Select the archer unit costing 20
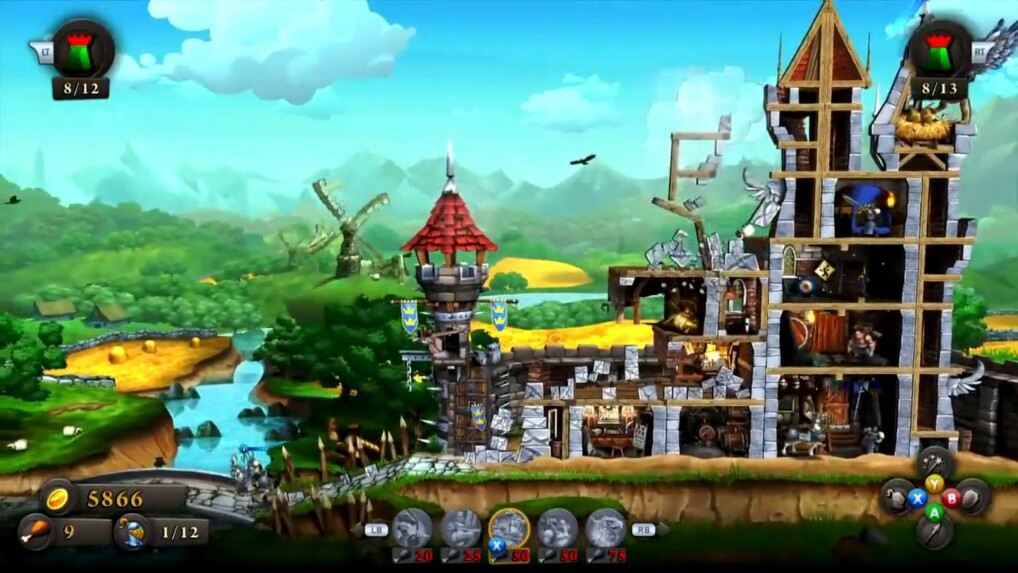The image size is (1018, 573). tap(411, 528)
